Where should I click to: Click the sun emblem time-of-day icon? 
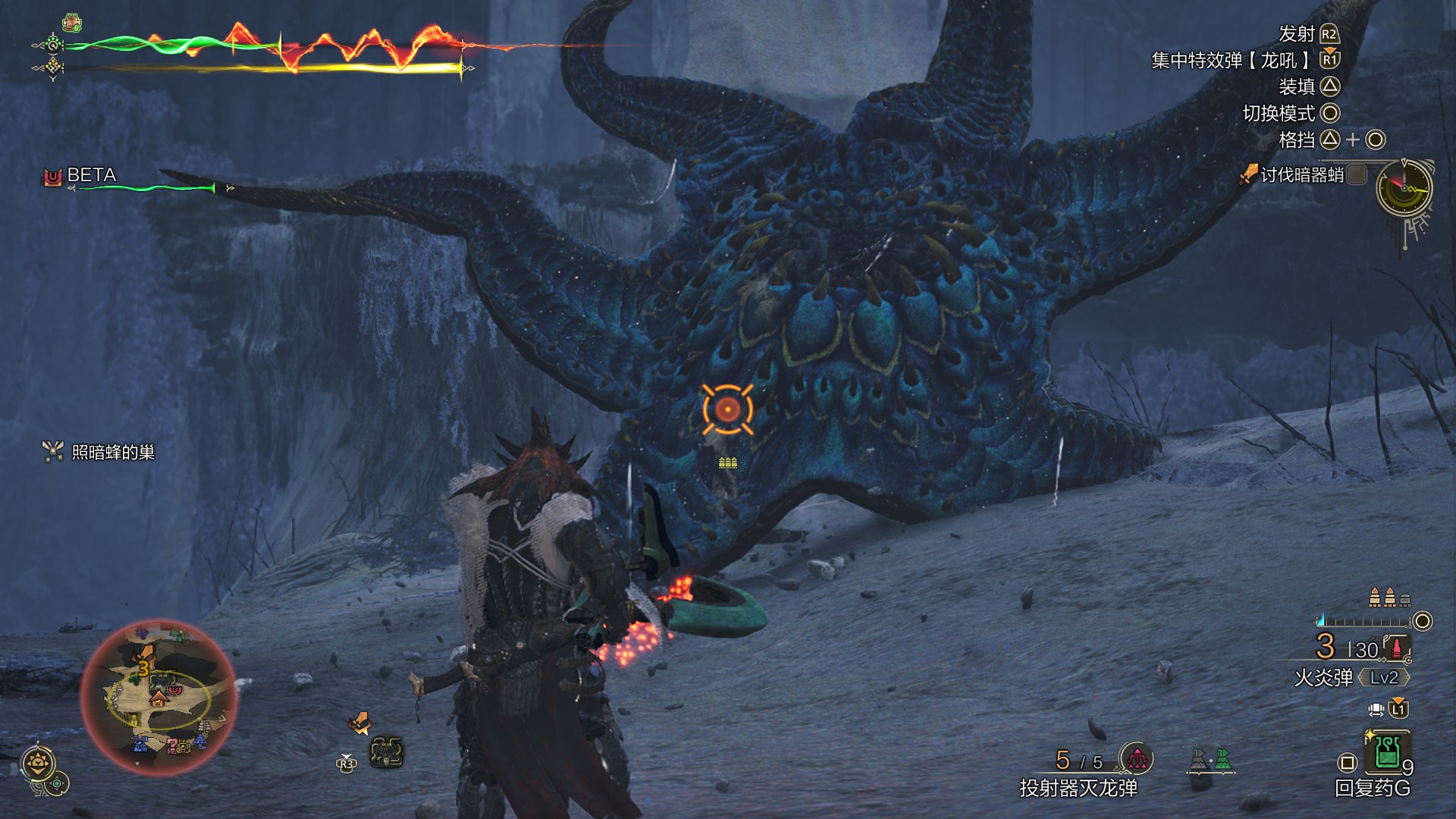coord(38,762)
